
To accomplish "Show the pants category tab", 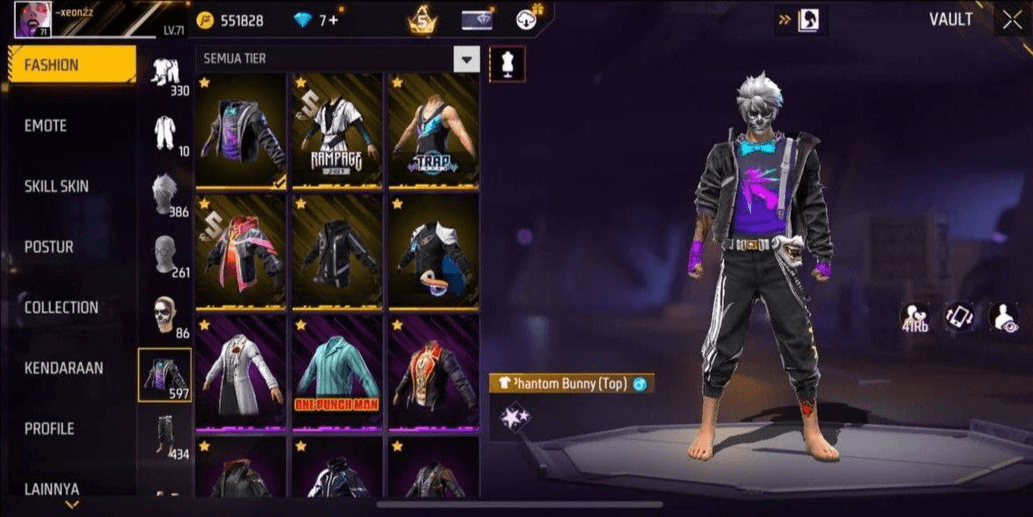I will pos(164,436).
